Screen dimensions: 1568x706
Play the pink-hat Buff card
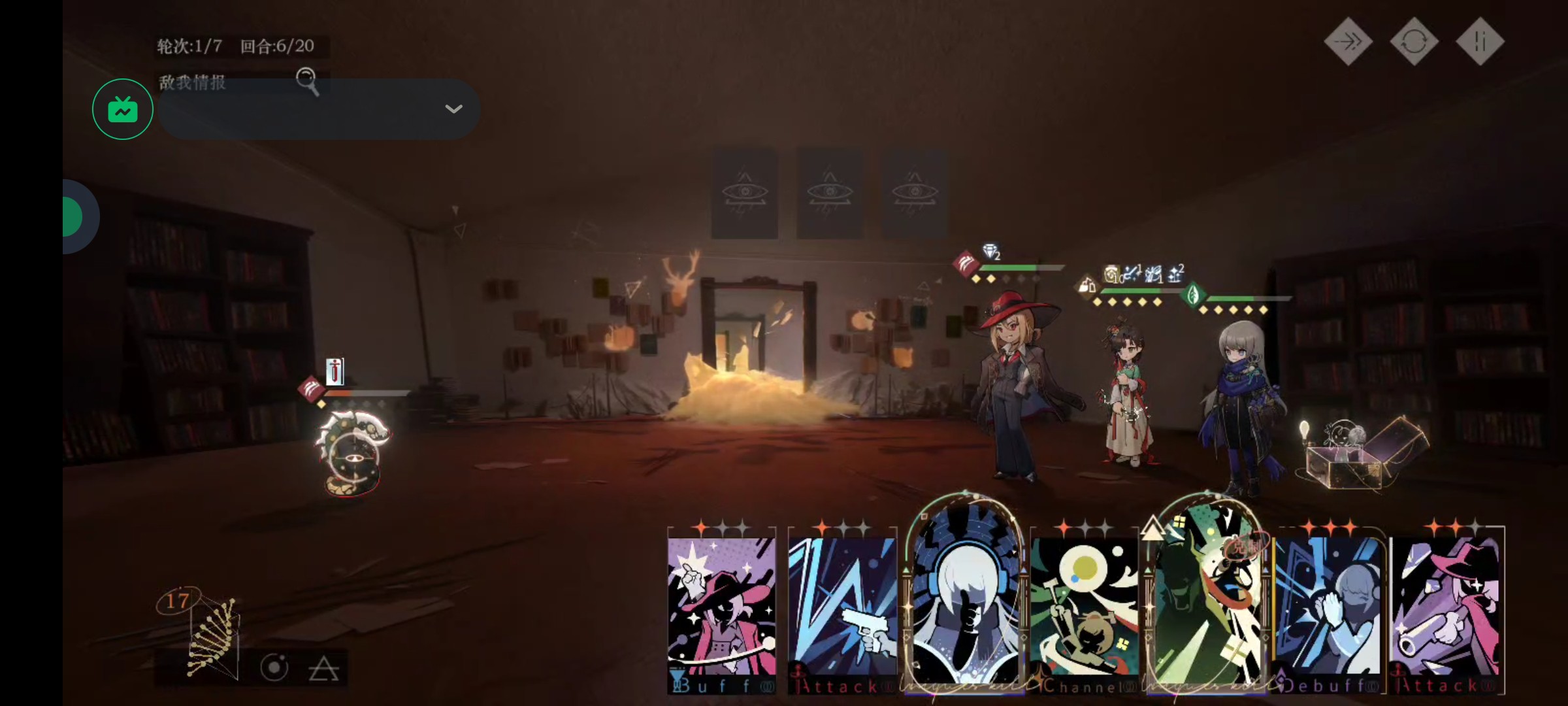click(721, 608)
